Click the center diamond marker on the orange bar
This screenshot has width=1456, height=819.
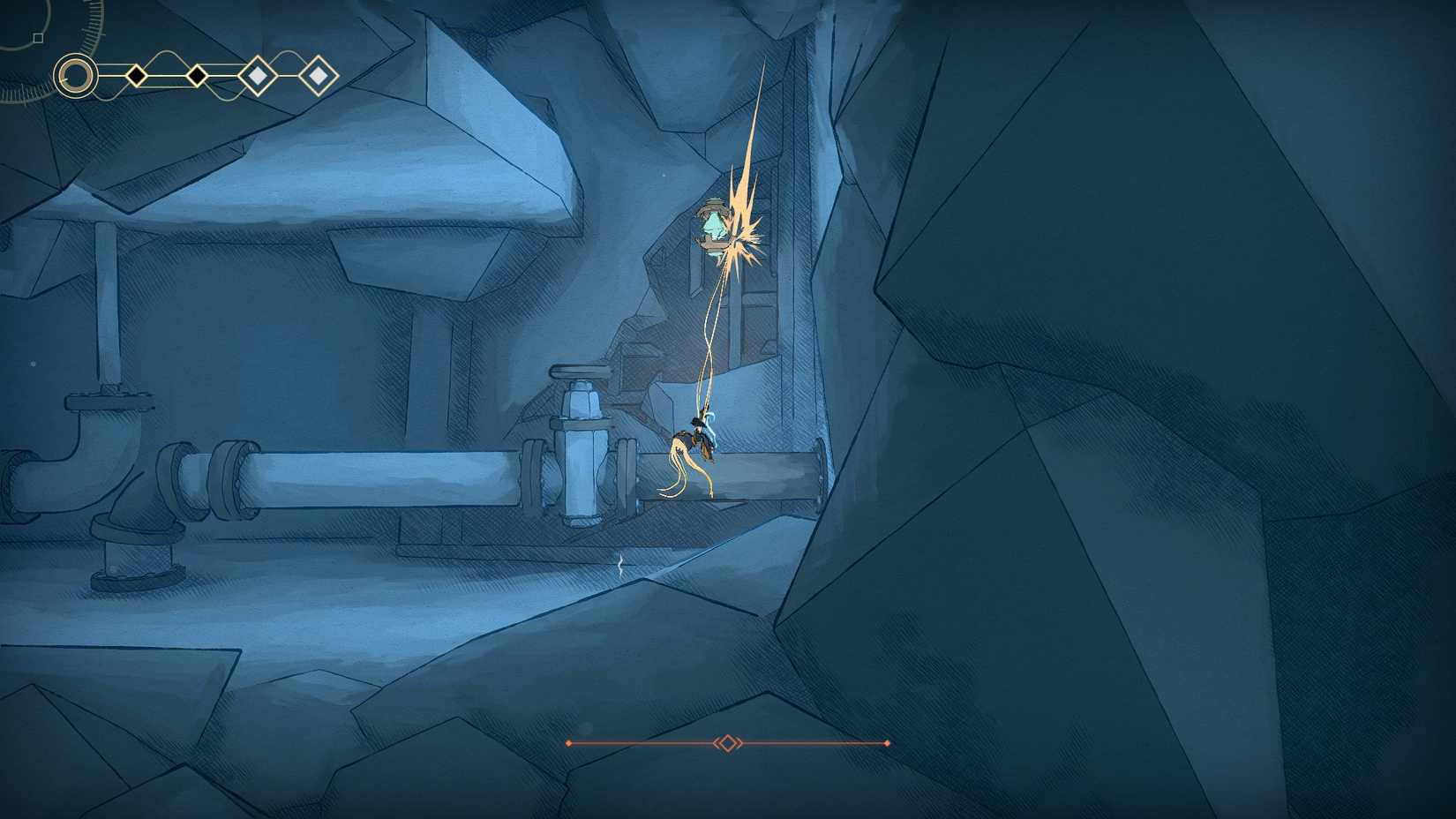[727, 743]
